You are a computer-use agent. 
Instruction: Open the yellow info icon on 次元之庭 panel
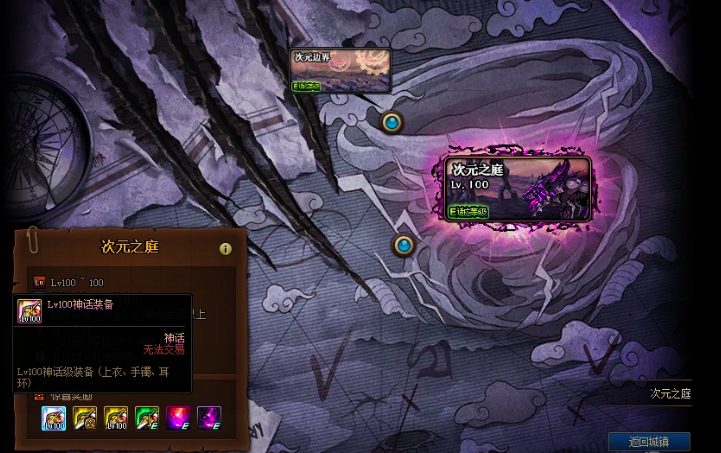[x=225, y=249]
